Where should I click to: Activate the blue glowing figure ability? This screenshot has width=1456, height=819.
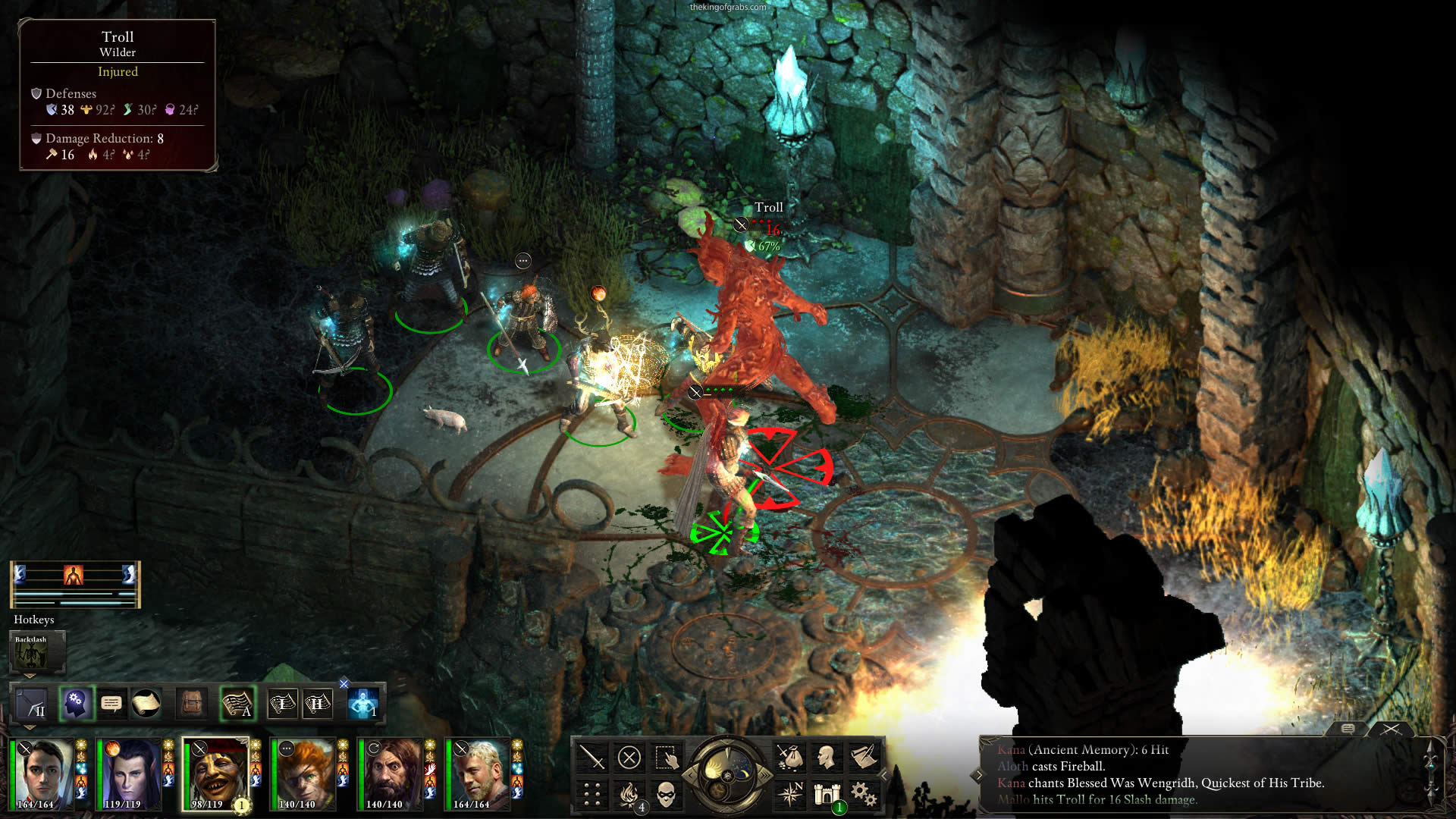[363, 704]
